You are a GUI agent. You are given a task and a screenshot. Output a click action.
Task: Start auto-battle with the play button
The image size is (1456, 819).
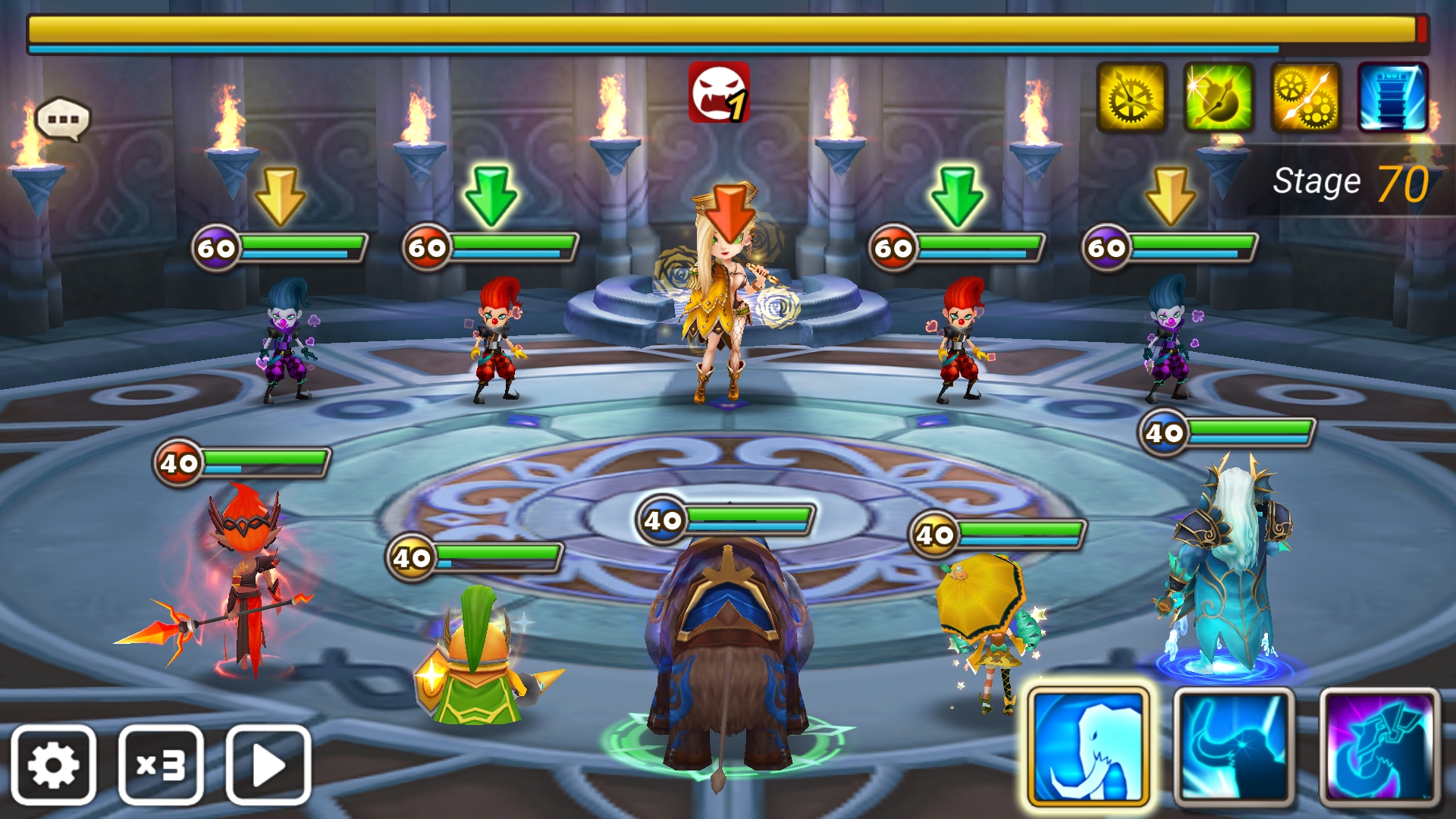pyautogui.click(x=268, y=764)
